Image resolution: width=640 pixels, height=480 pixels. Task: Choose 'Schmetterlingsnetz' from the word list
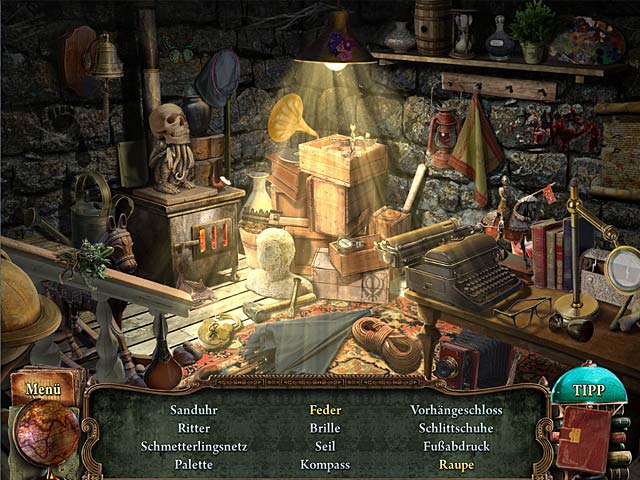194,446
